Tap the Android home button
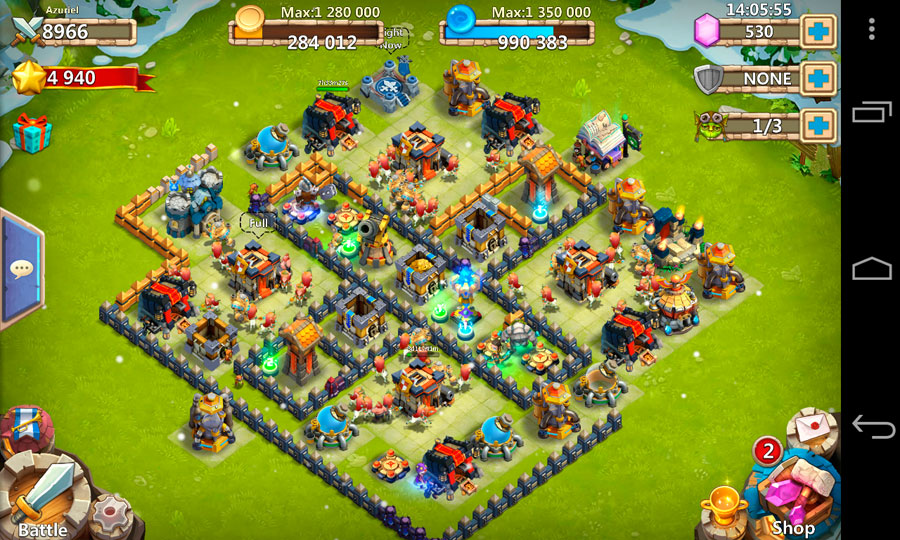This screenshot has width=900, height=540. click(871, 269)
